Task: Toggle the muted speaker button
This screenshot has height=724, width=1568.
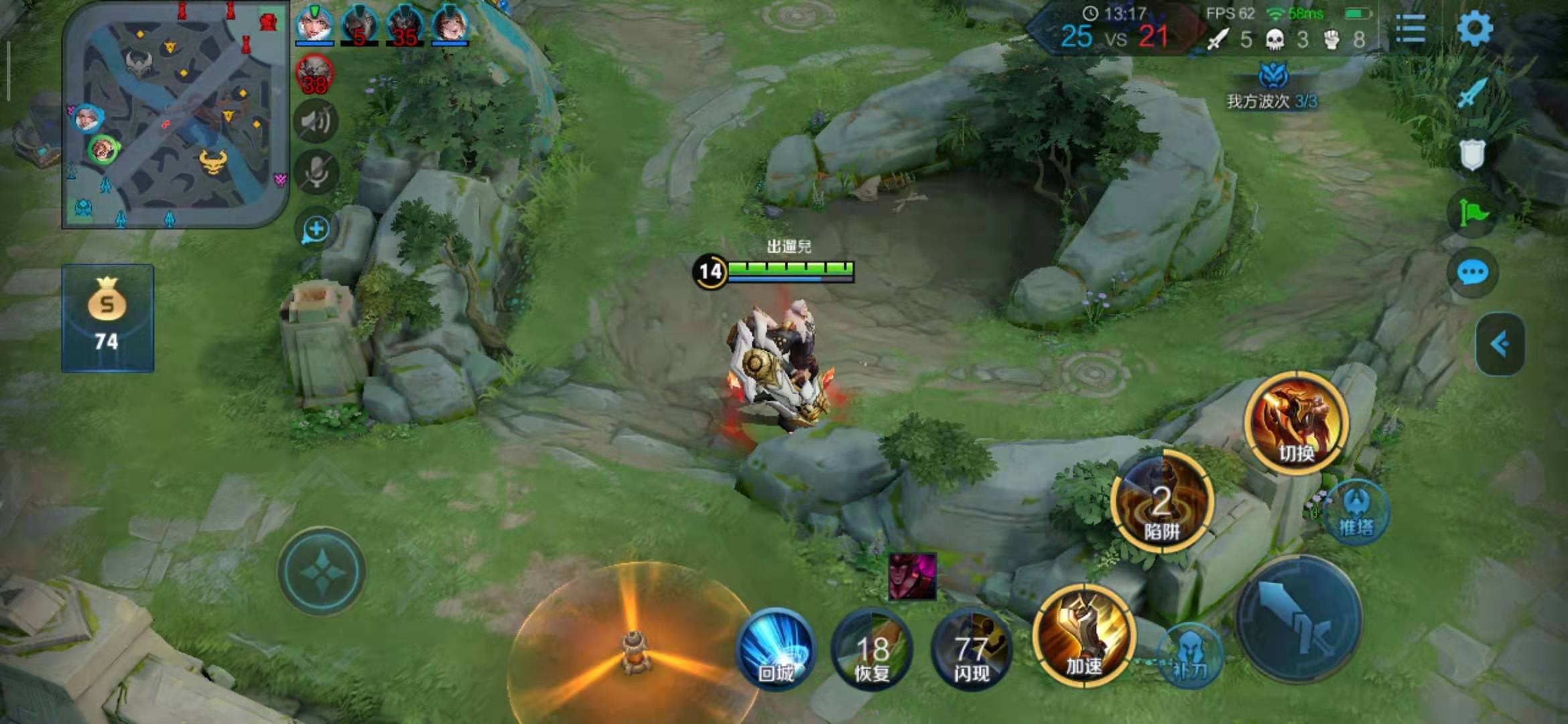Action: click(316, 122)
